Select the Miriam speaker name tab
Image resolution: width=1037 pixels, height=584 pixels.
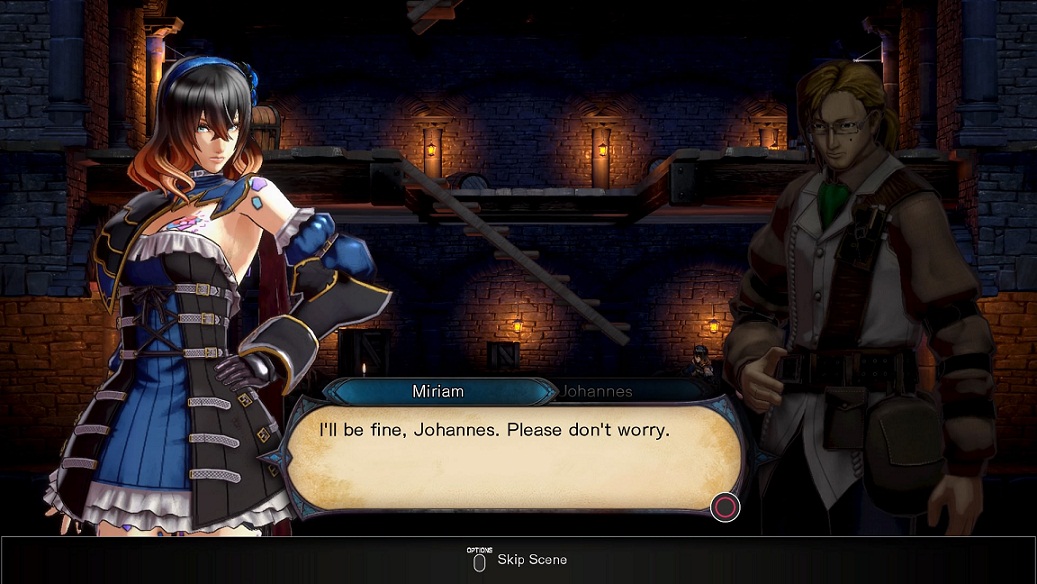(x=438, y=391)
